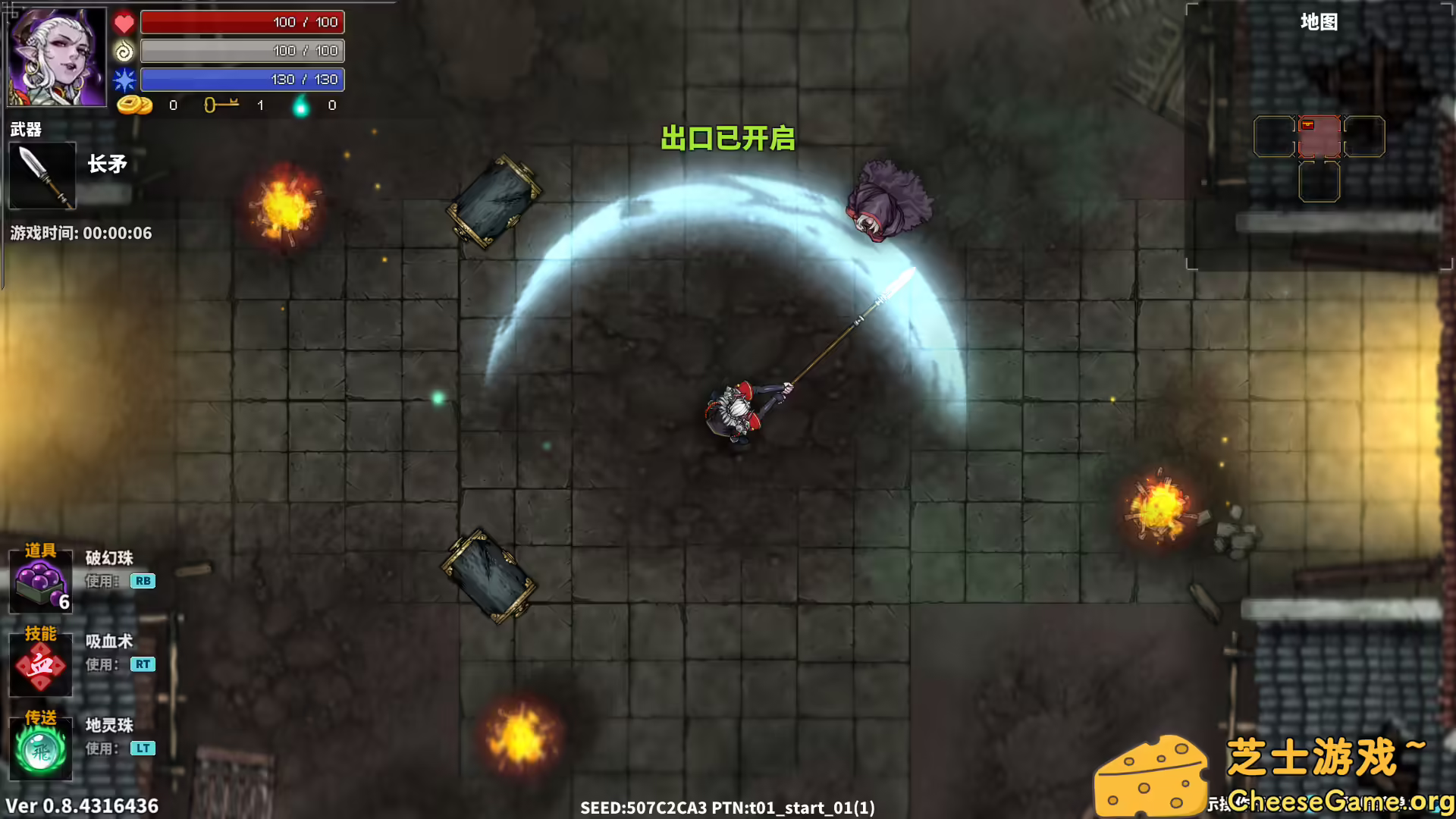
Task: Toggle the RB button badge next to 破幻珠
Action: (144, 582)
